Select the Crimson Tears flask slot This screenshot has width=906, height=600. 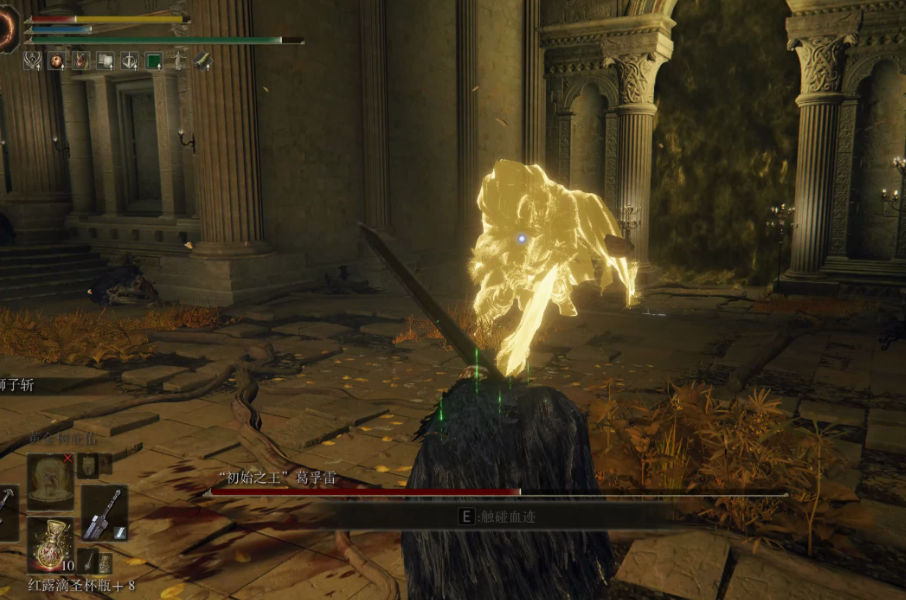pyautogui.click(x=50, y=544)
